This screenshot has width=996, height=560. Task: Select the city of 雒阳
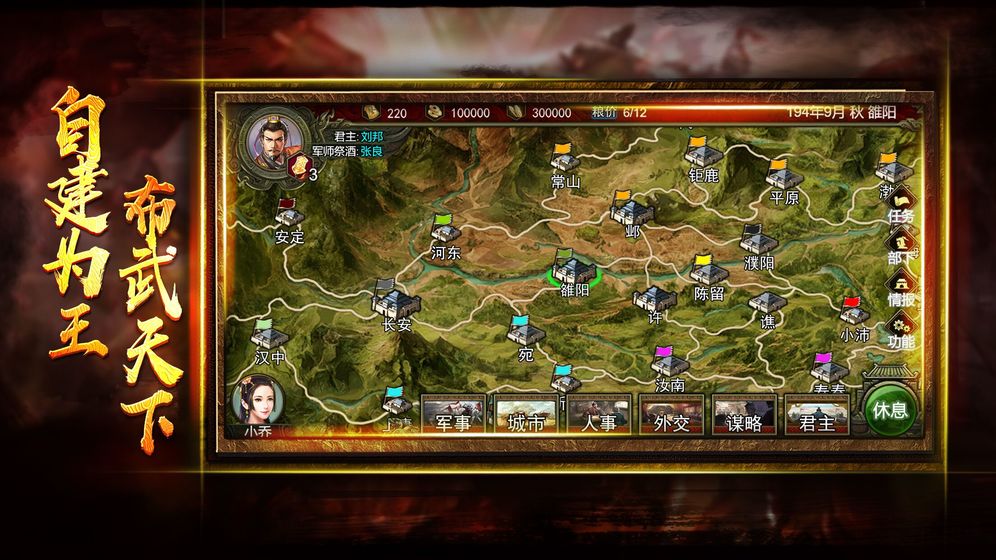tap(575, 270)
